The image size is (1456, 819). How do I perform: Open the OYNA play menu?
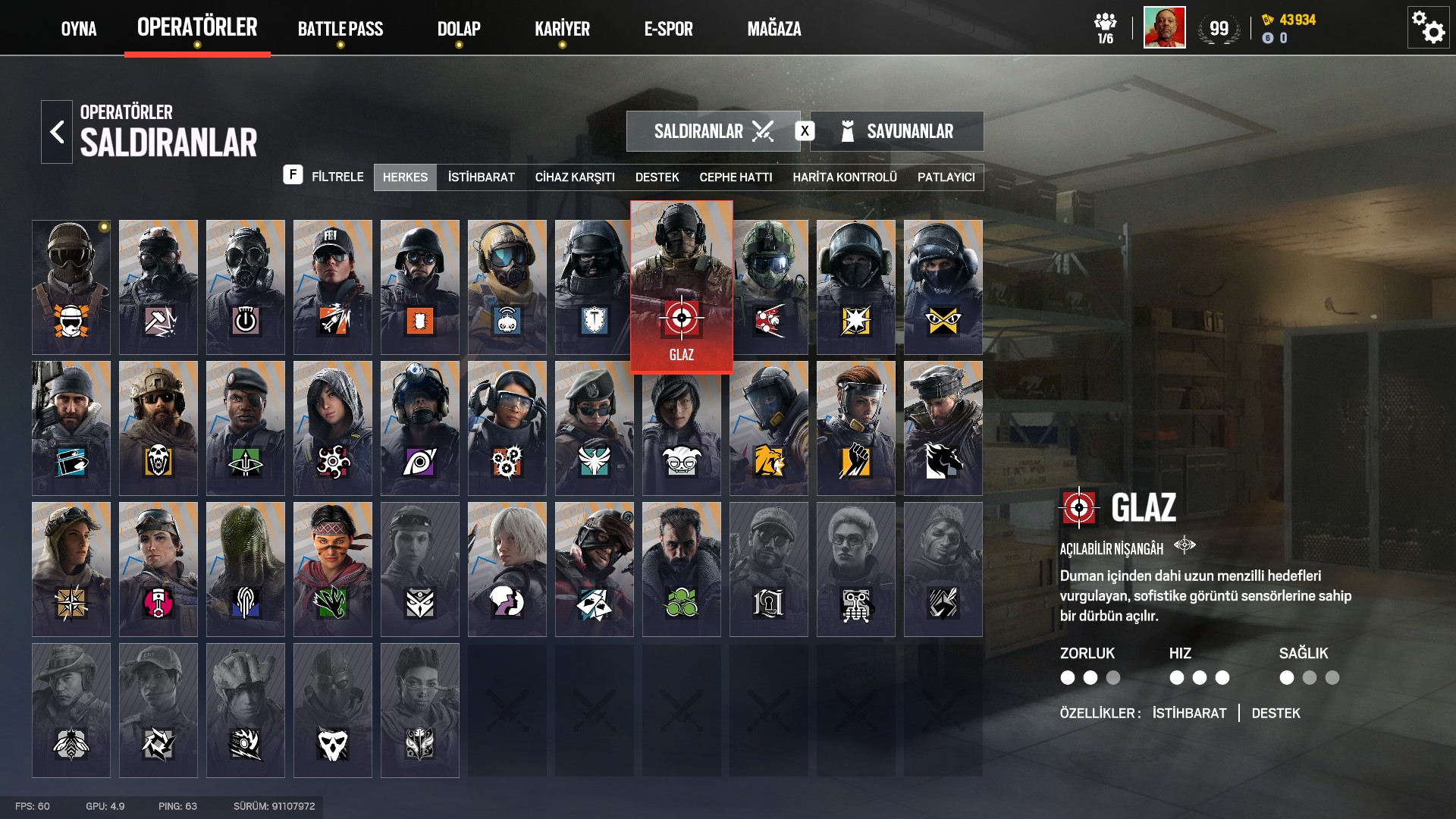[x=79, y=29]
